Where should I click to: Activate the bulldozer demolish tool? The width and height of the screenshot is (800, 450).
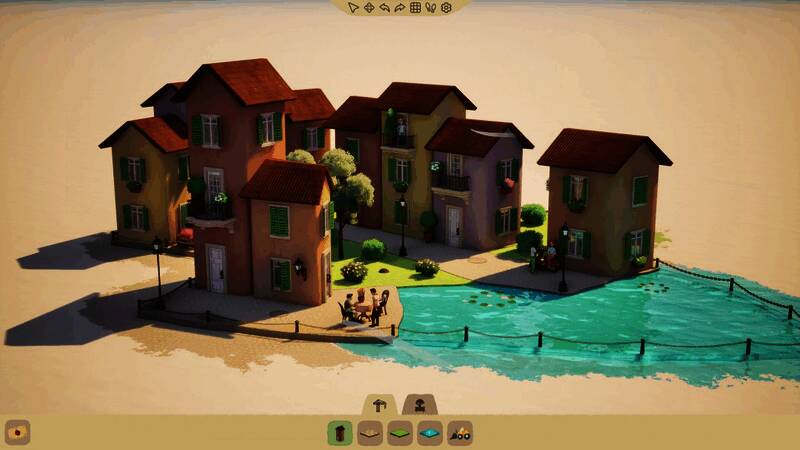point(460,433)
